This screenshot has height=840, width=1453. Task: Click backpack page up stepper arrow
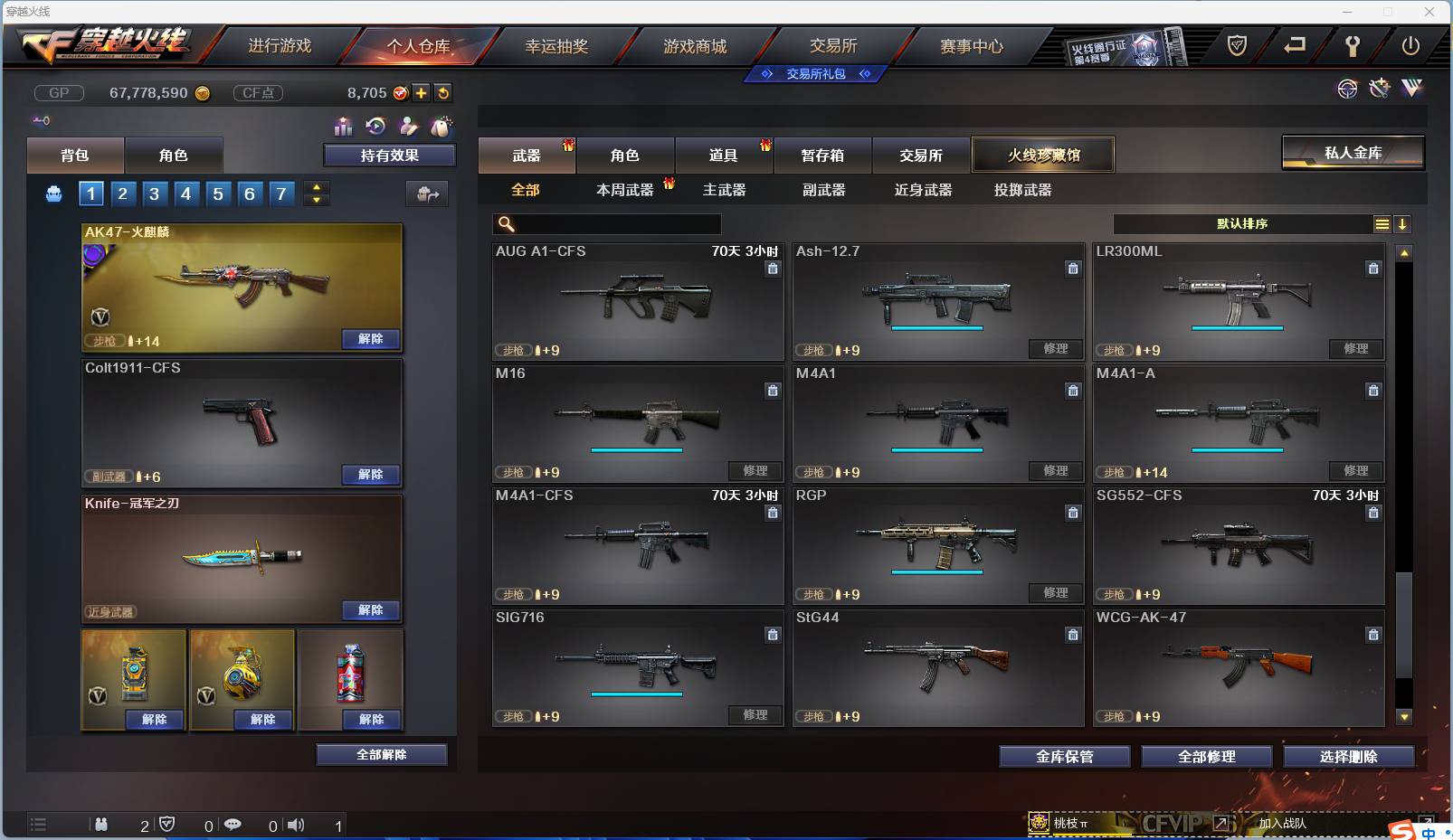tap(317, 187)
